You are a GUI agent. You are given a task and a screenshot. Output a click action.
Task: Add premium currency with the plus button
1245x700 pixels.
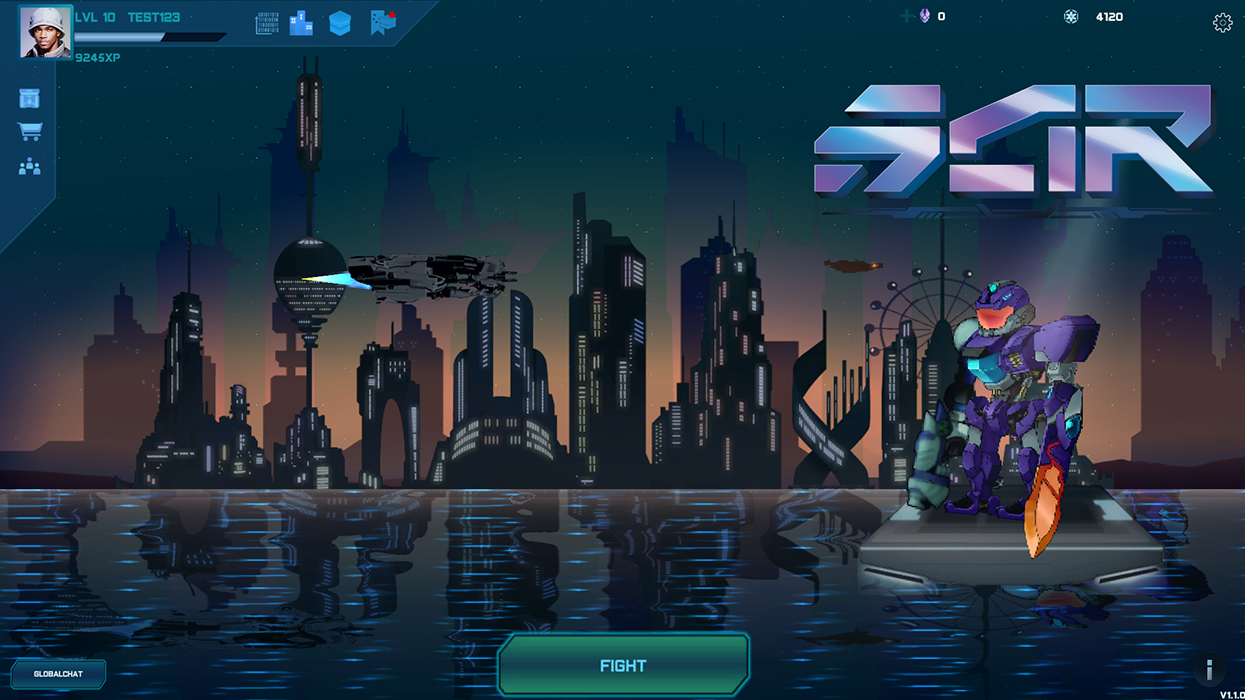coord(907,16)
